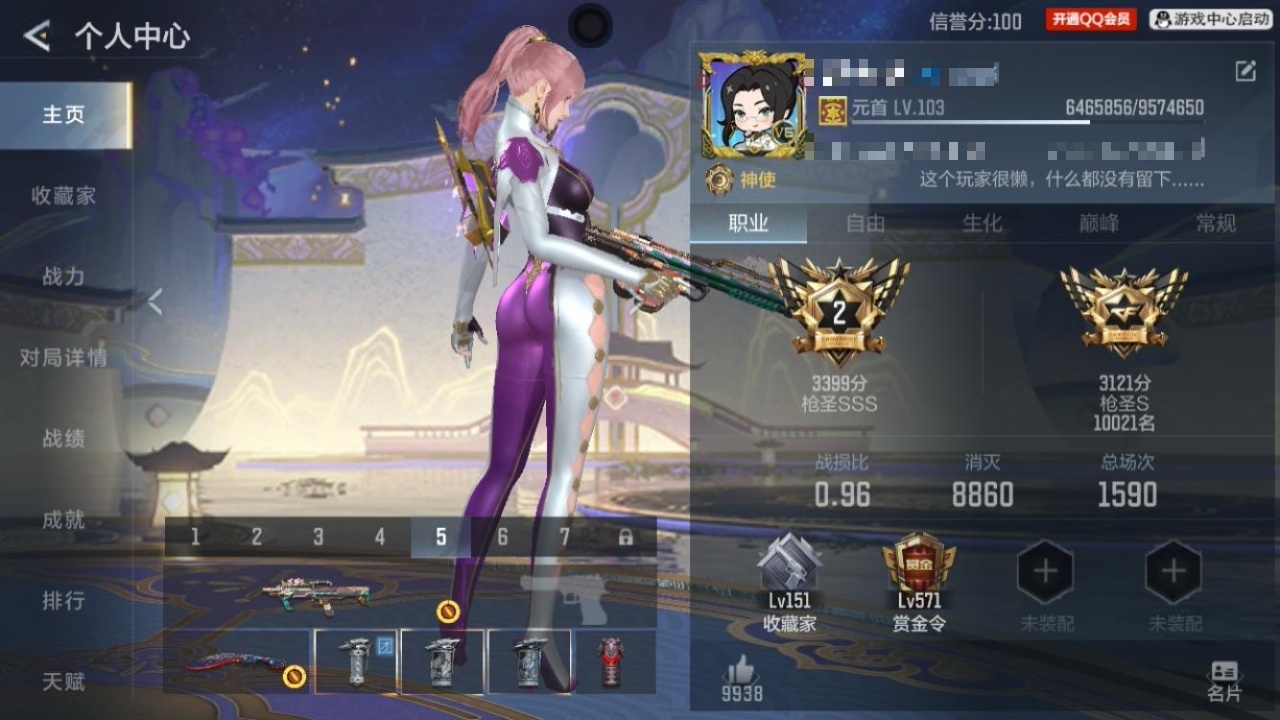This screenshot has height=720, width=1280.
Task: Go back using the top-left arrow
Action: point(37,37)
